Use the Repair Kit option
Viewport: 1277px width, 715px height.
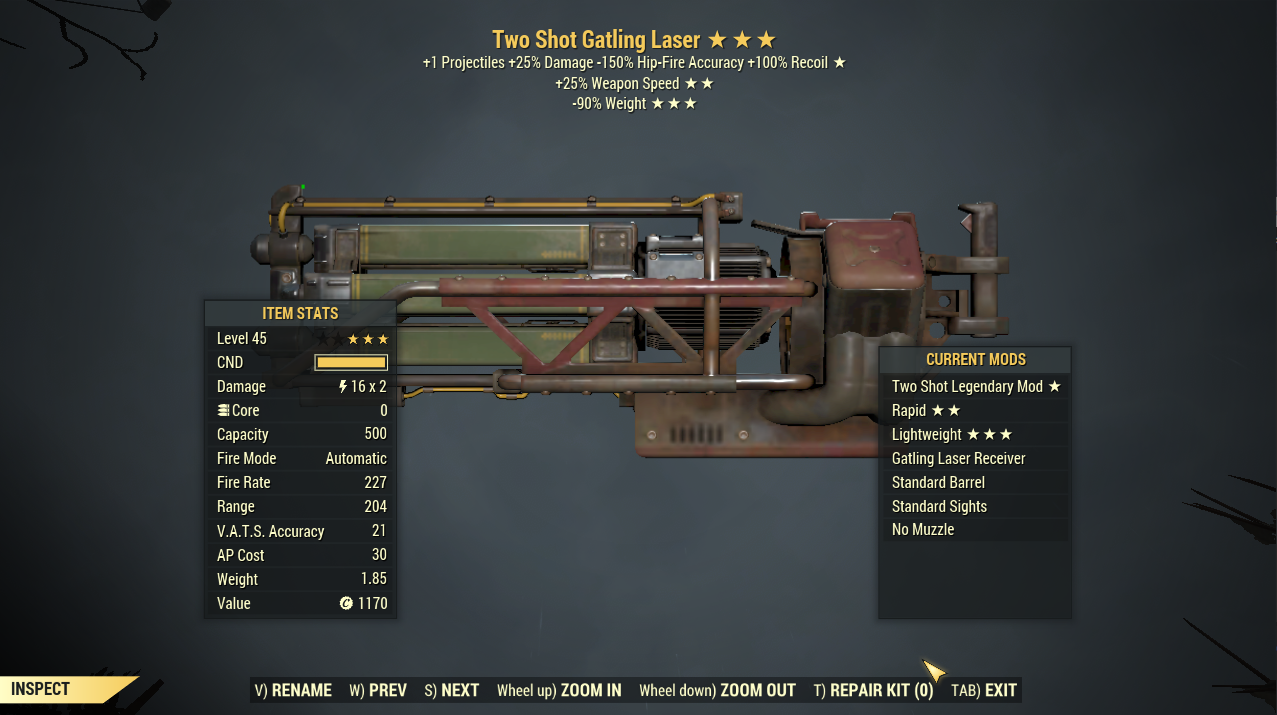(873, 690)
